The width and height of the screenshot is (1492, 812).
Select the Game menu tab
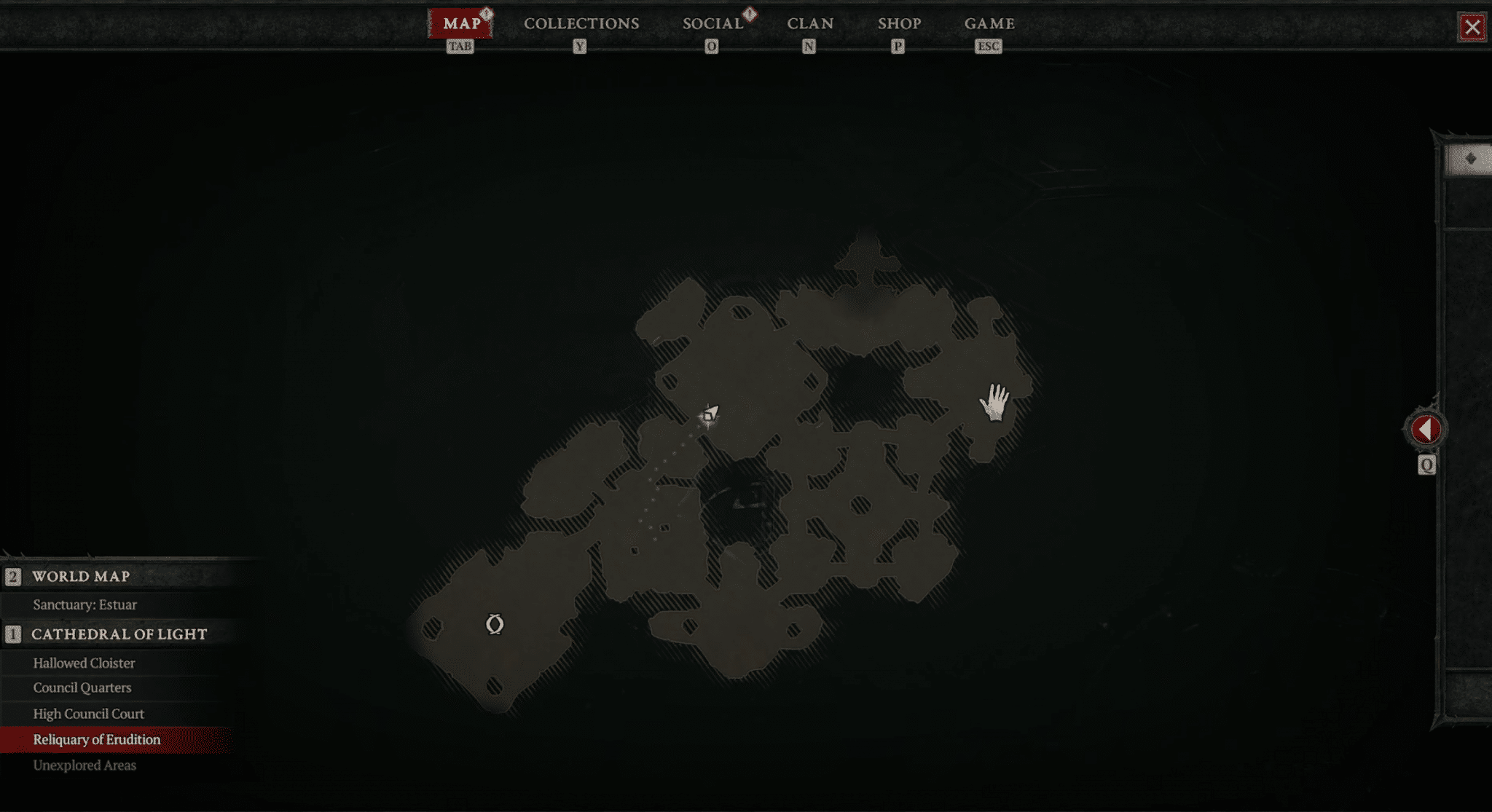click(x=989, y=23)
